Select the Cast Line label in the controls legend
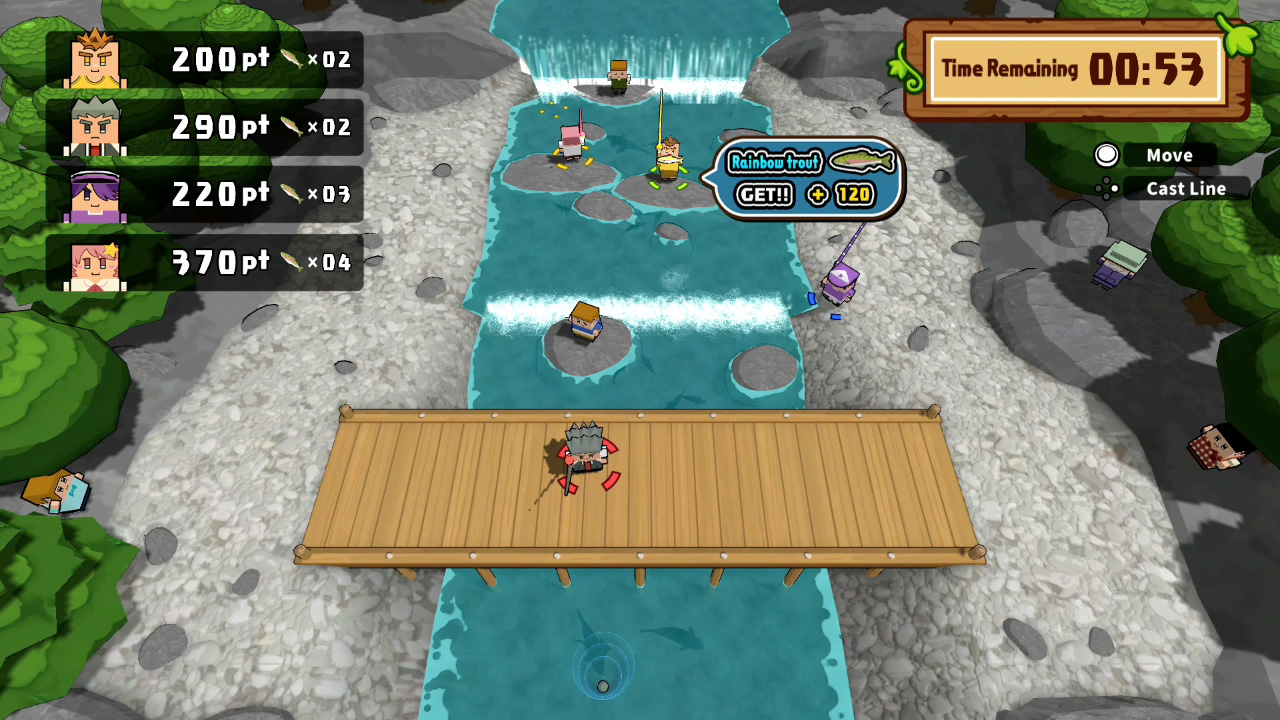This screenshot has width=1280, height=720. point(1185,189)
